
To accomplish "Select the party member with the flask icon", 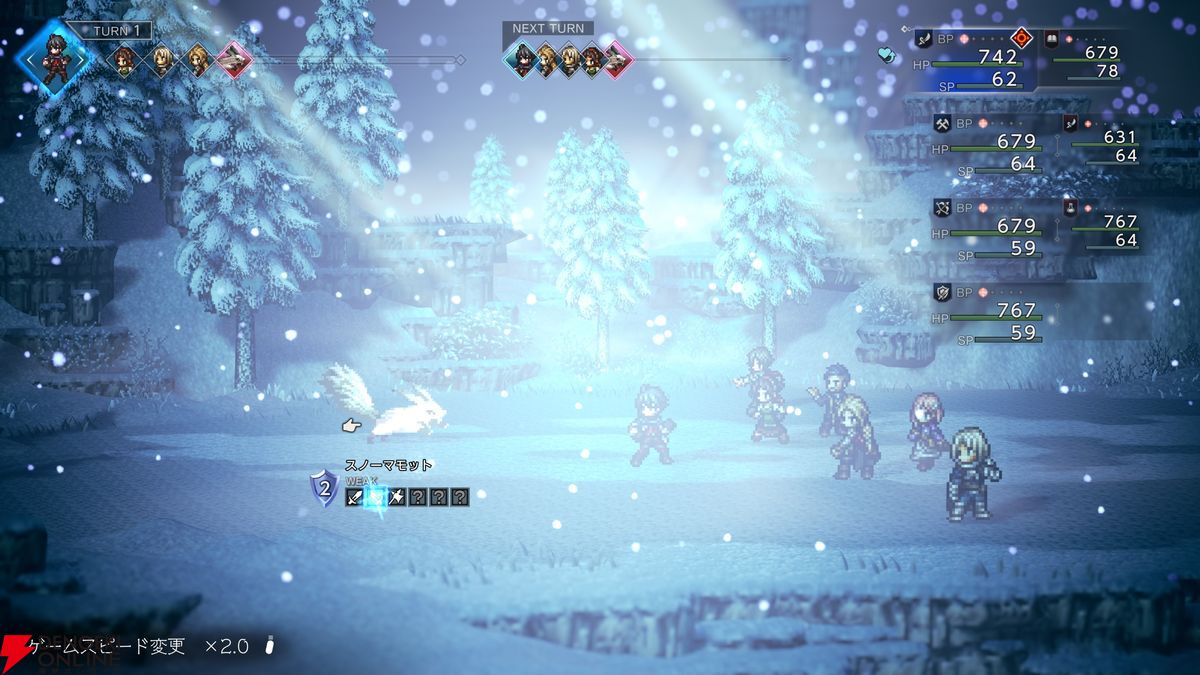I will point(1071,208).
